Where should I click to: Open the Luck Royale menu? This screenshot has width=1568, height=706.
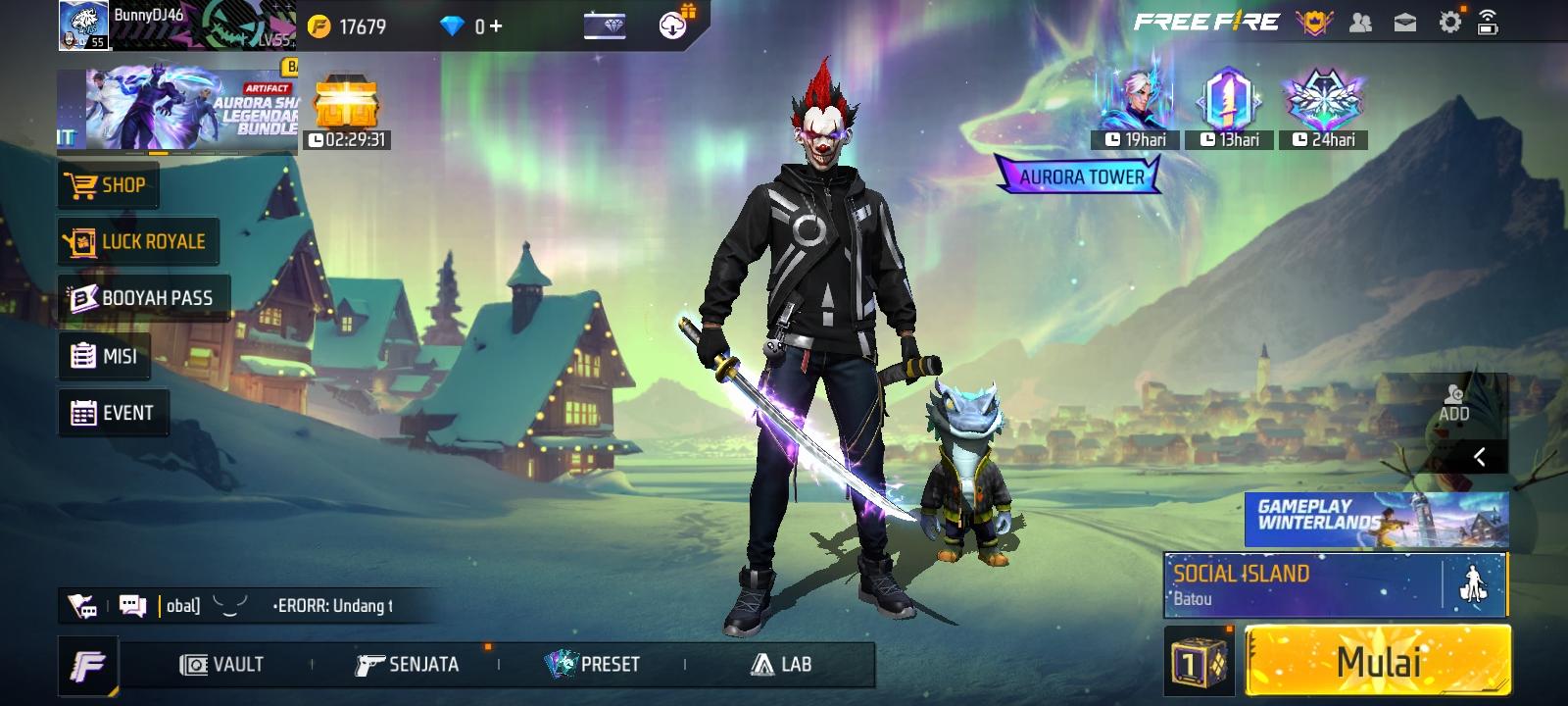[137, 241]
